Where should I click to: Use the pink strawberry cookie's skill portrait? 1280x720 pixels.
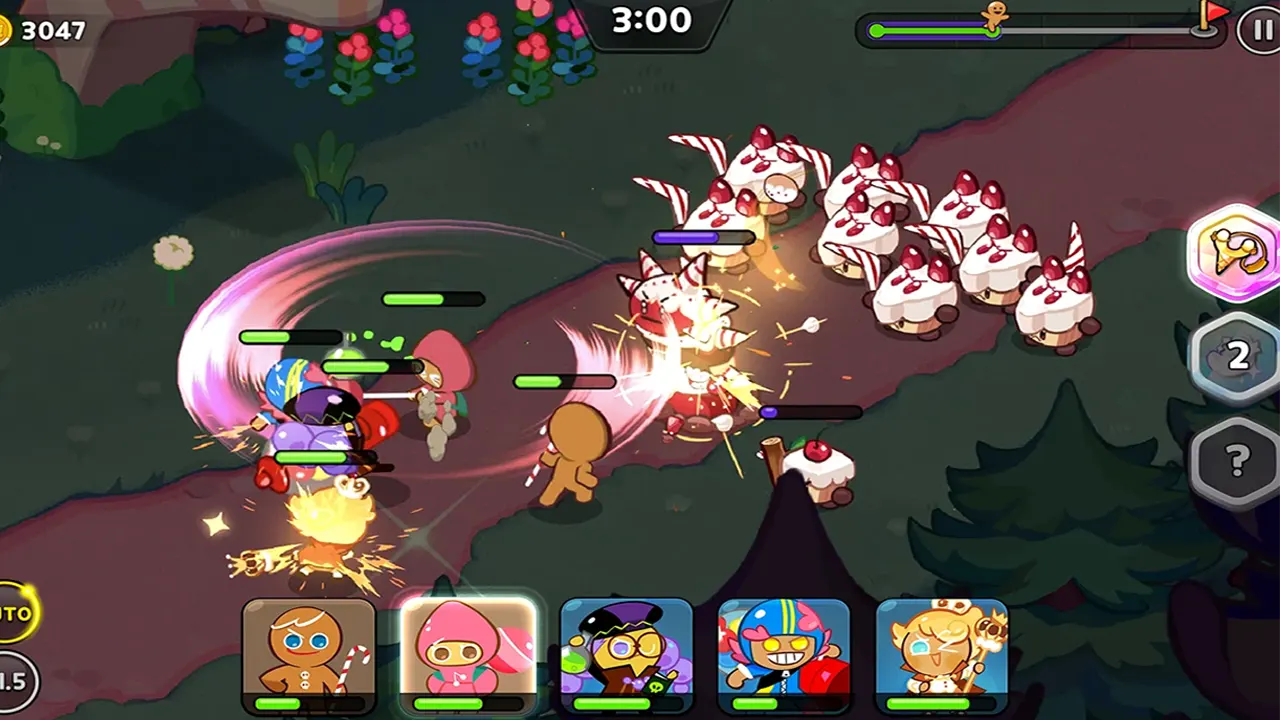pyautogui.click(x=468, y=650)
